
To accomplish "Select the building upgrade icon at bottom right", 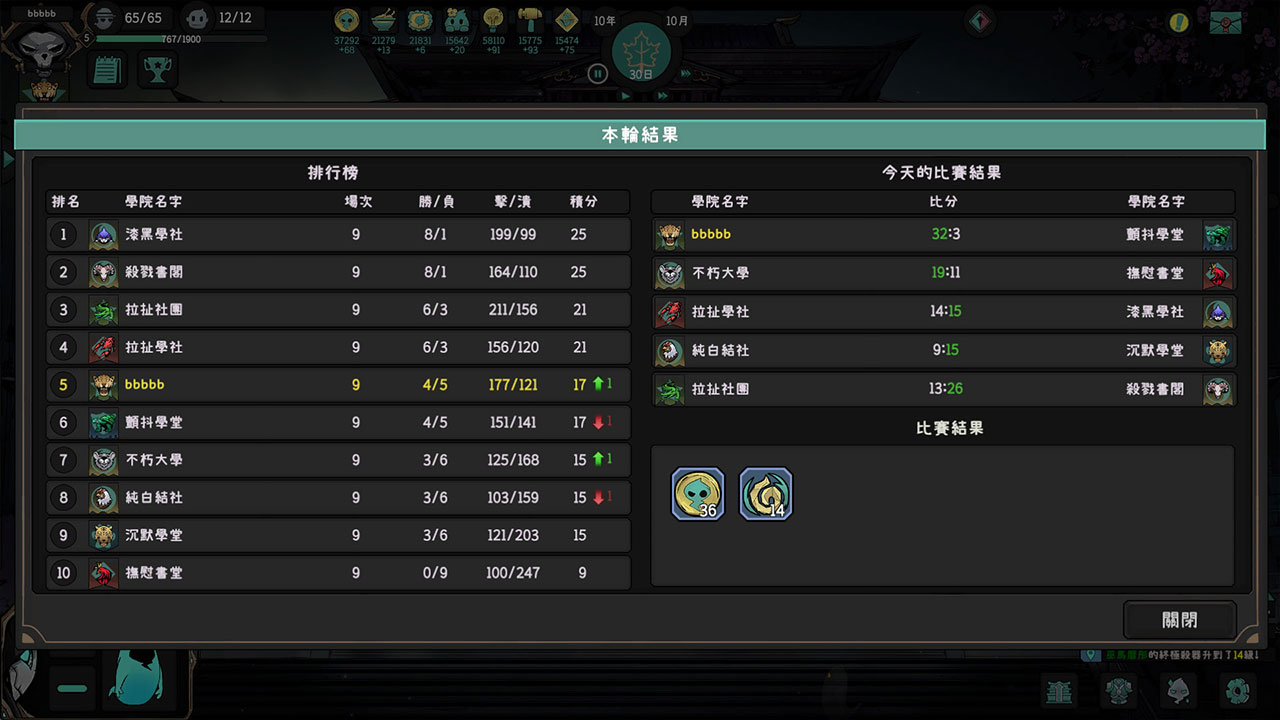I will 1059,691.
